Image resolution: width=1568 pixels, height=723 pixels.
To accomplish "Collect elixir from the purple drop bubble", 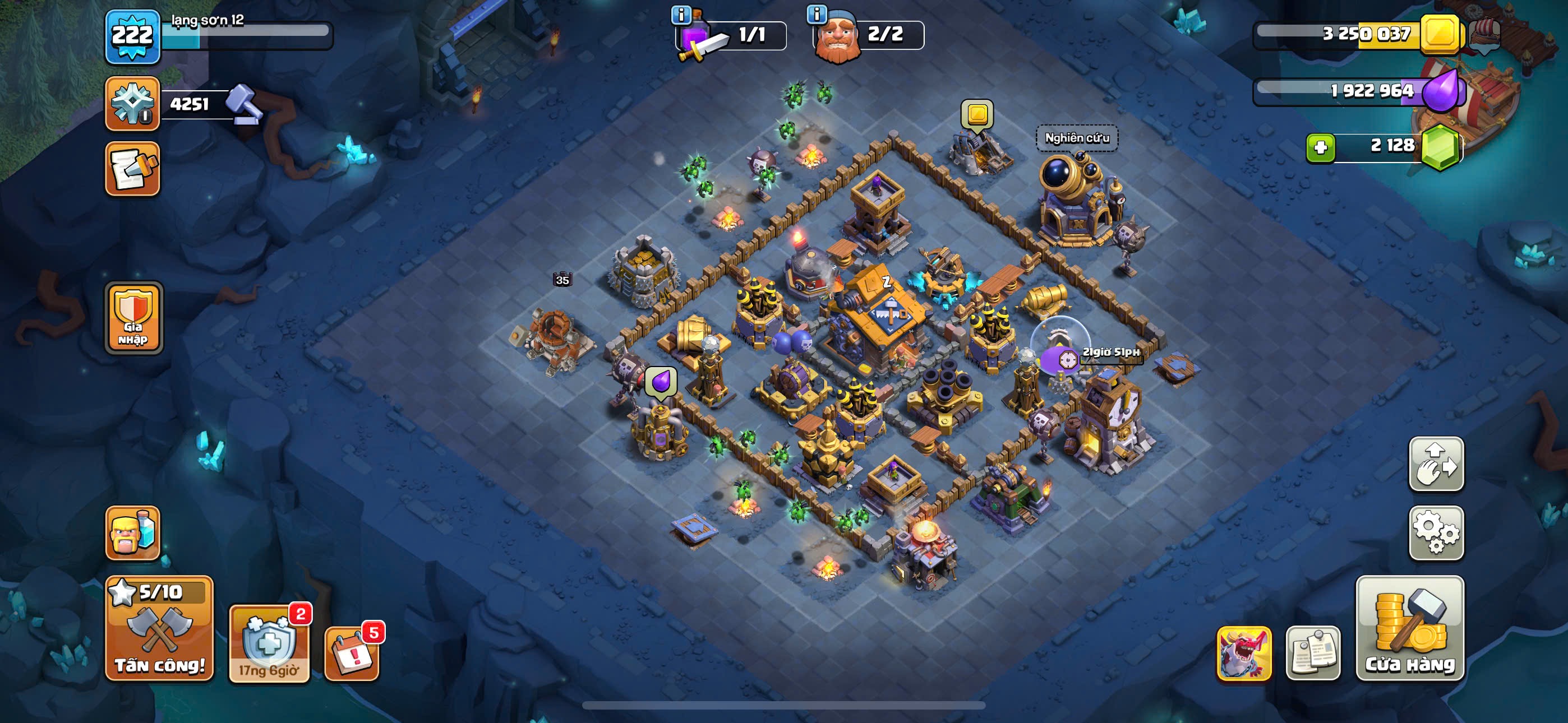I will 661,382.
